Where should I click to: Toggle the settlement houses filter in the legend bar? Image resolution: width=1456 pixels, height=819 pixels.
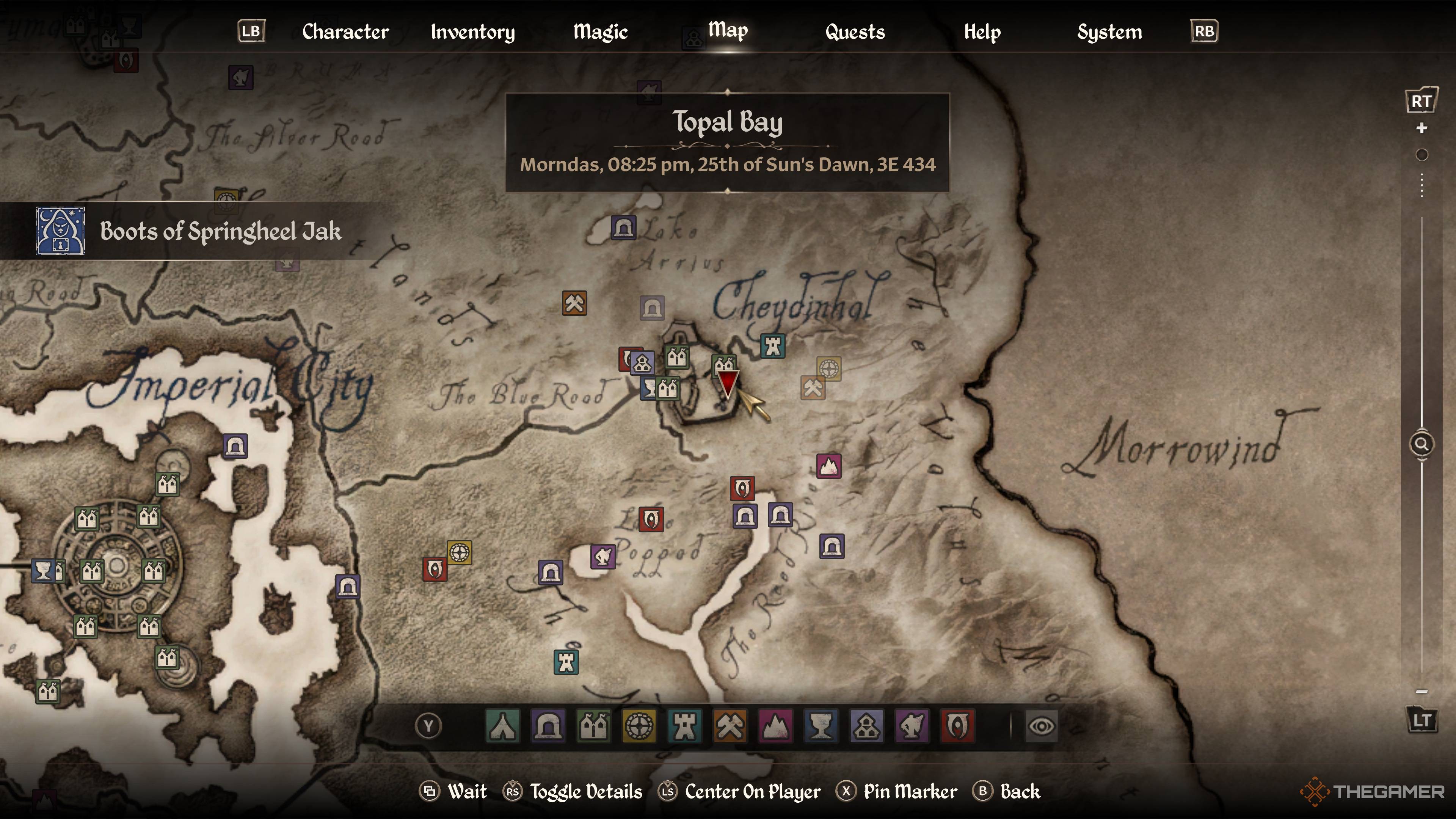[x=593, y=726]
